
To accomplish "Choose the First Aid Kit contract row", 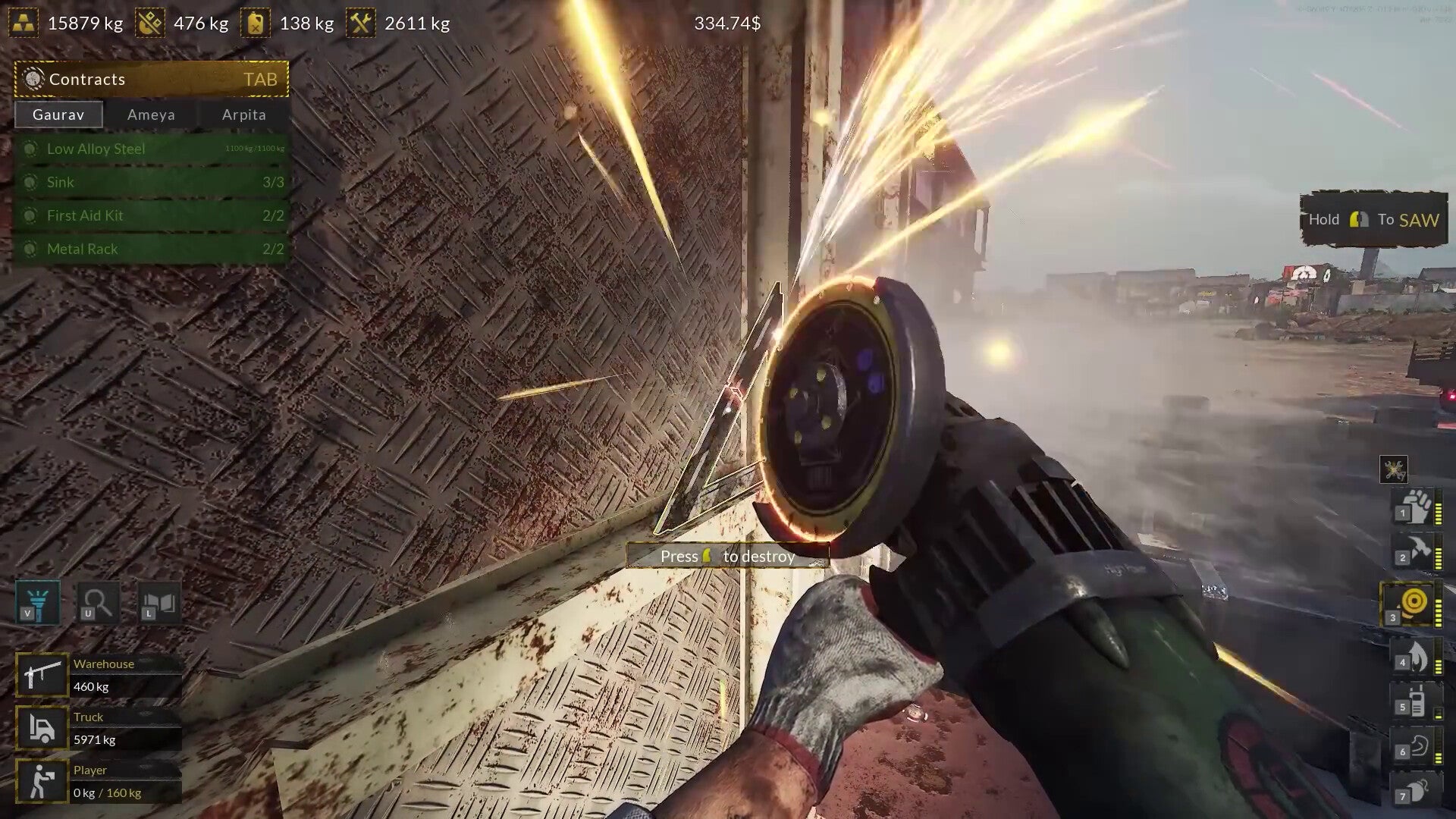I will pyautogui.click(x=151, y=215).
